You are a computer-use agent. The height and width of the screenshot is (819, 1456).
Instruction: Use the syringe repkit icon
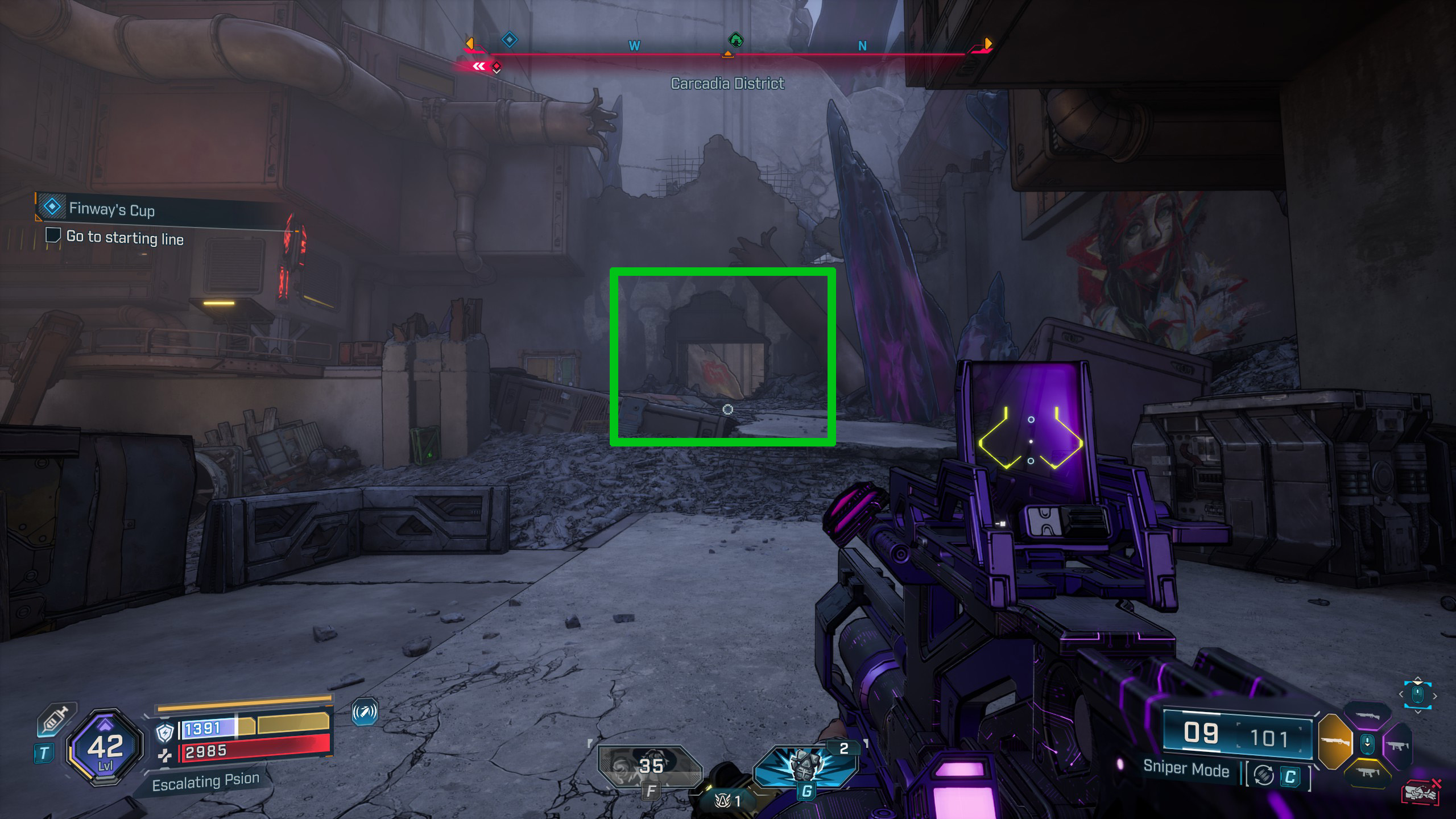[56, 719]
